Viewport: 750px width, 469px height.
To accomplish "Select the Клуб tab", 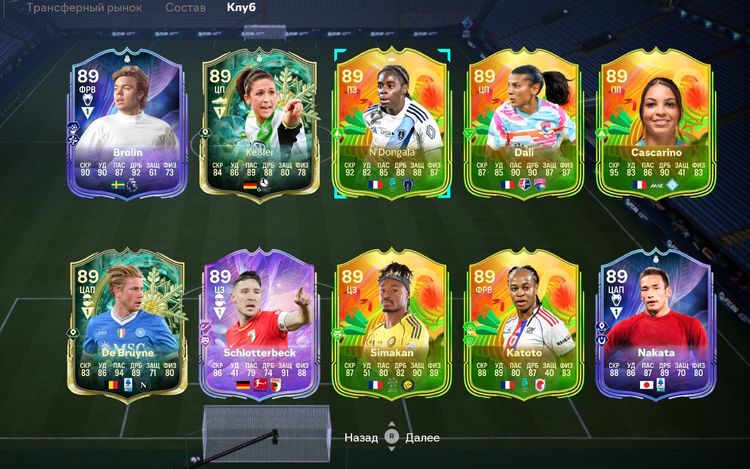I will [241, 8].
